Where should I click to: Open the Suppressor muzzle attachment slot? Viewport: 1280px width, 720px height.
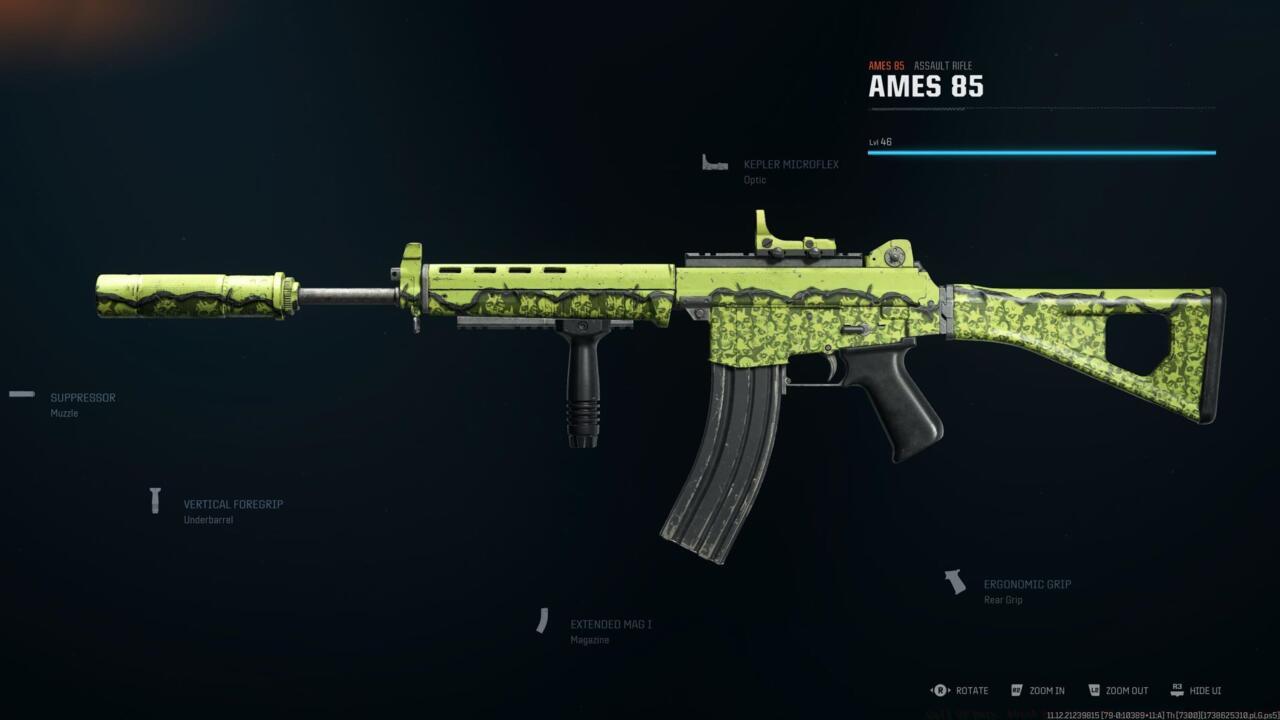point(82,398)
